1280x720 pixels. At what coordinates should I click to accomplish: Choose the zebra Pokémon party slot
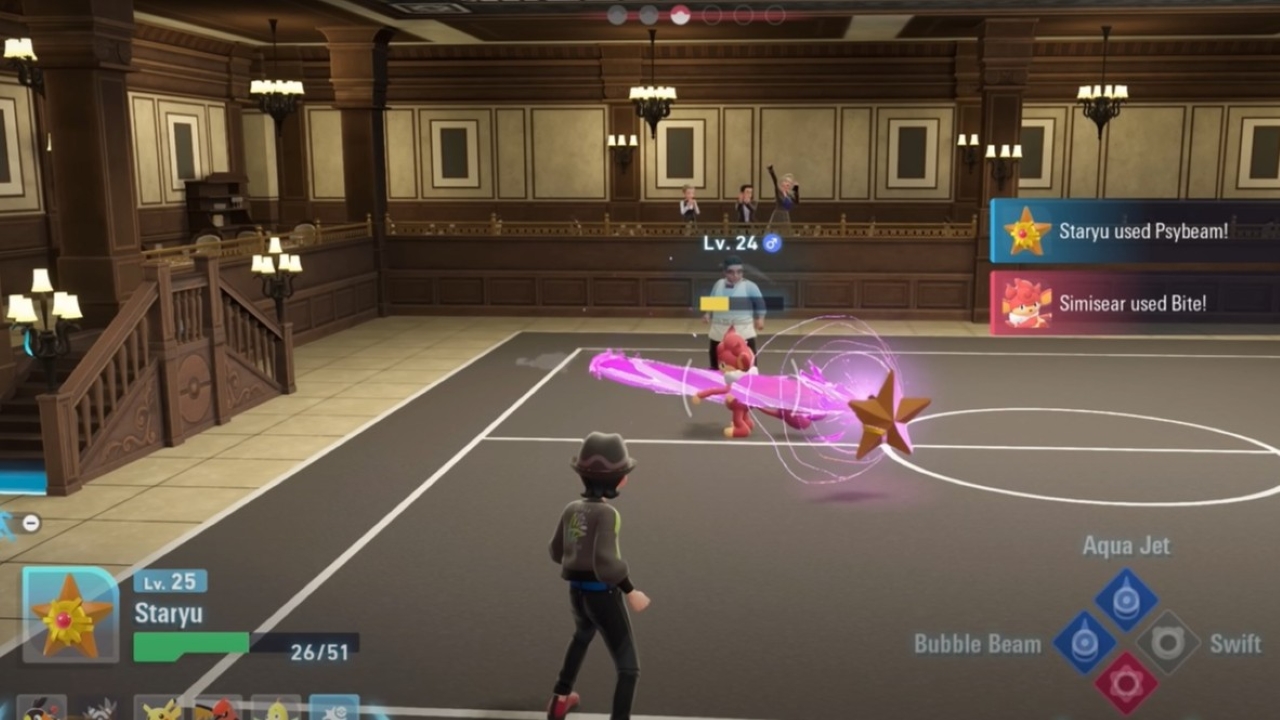(99, 708)
